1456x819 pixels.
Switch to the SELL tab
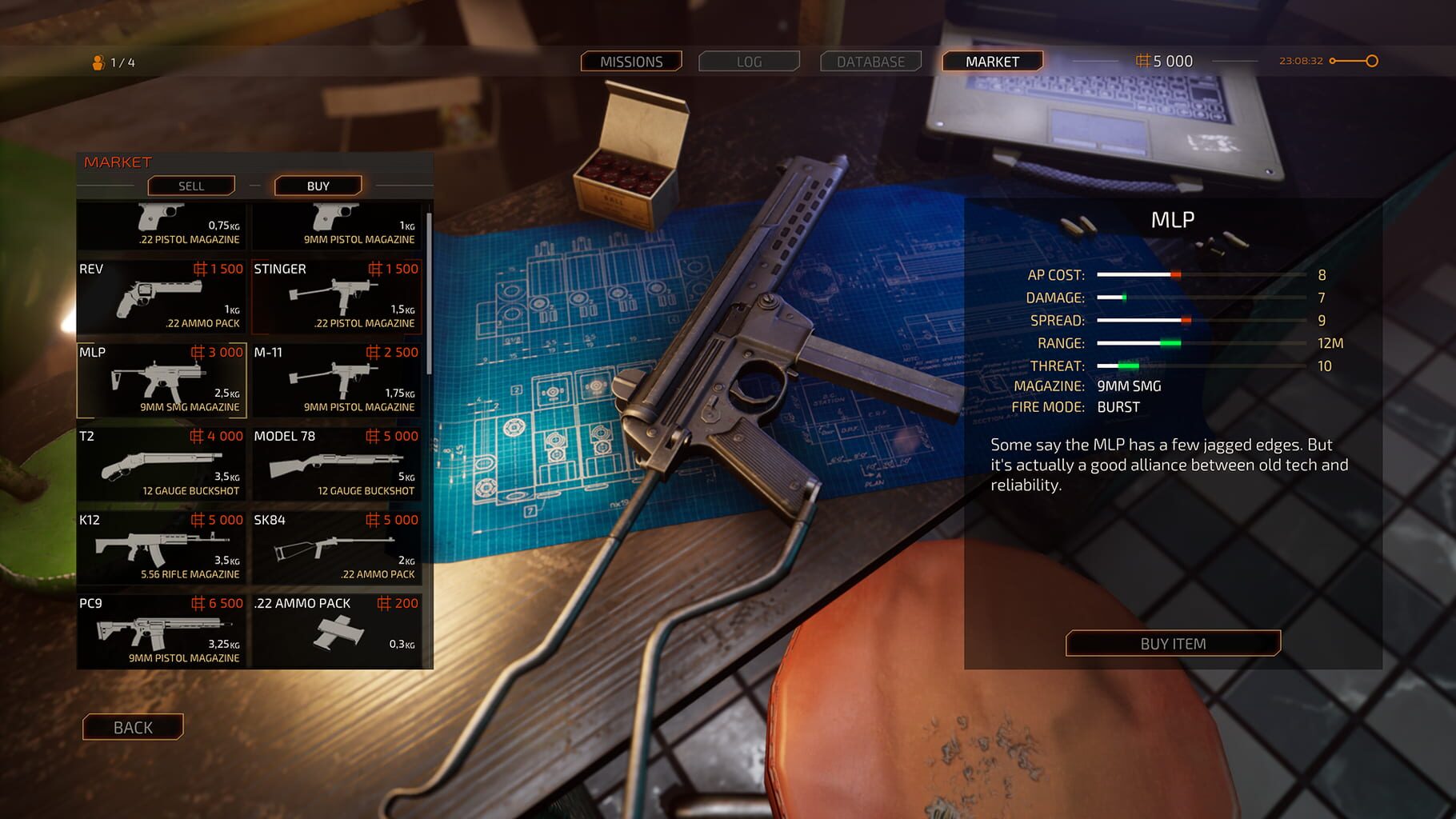tap(190, 186)
